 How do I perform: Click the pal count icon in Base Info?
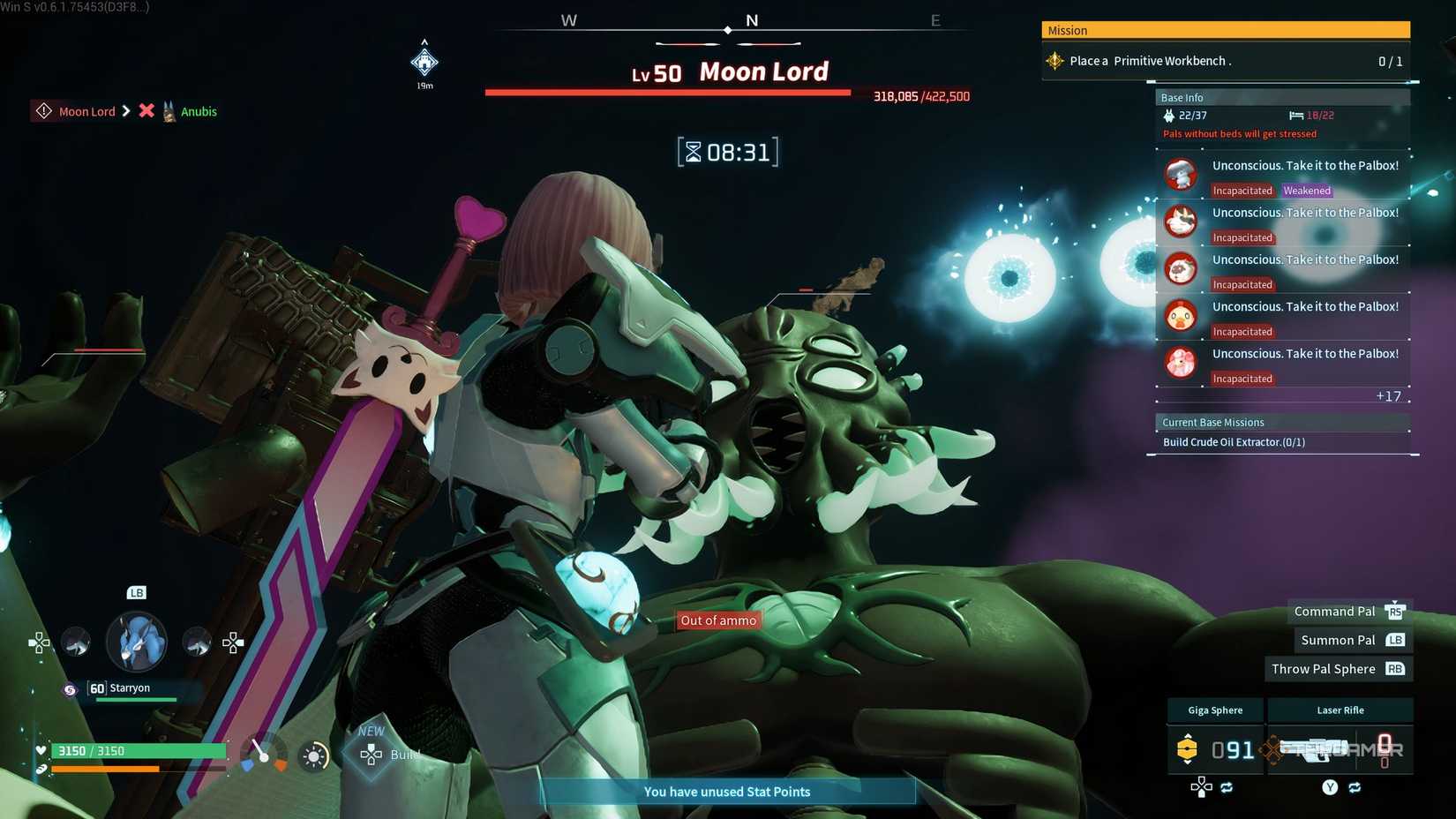tap(1168, 116)
